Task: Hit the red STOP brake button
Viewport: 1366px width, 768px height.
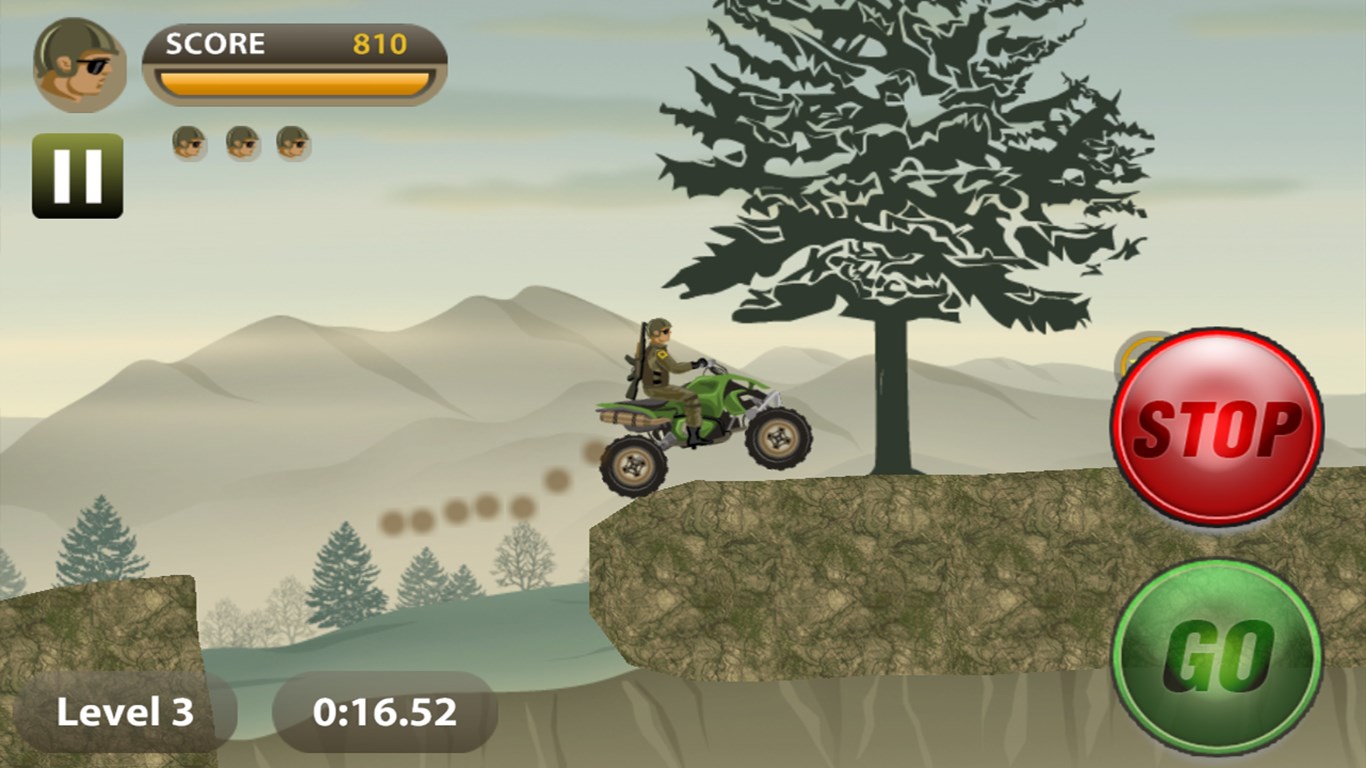Action: pyautogui.click(x=1216, y=427)
